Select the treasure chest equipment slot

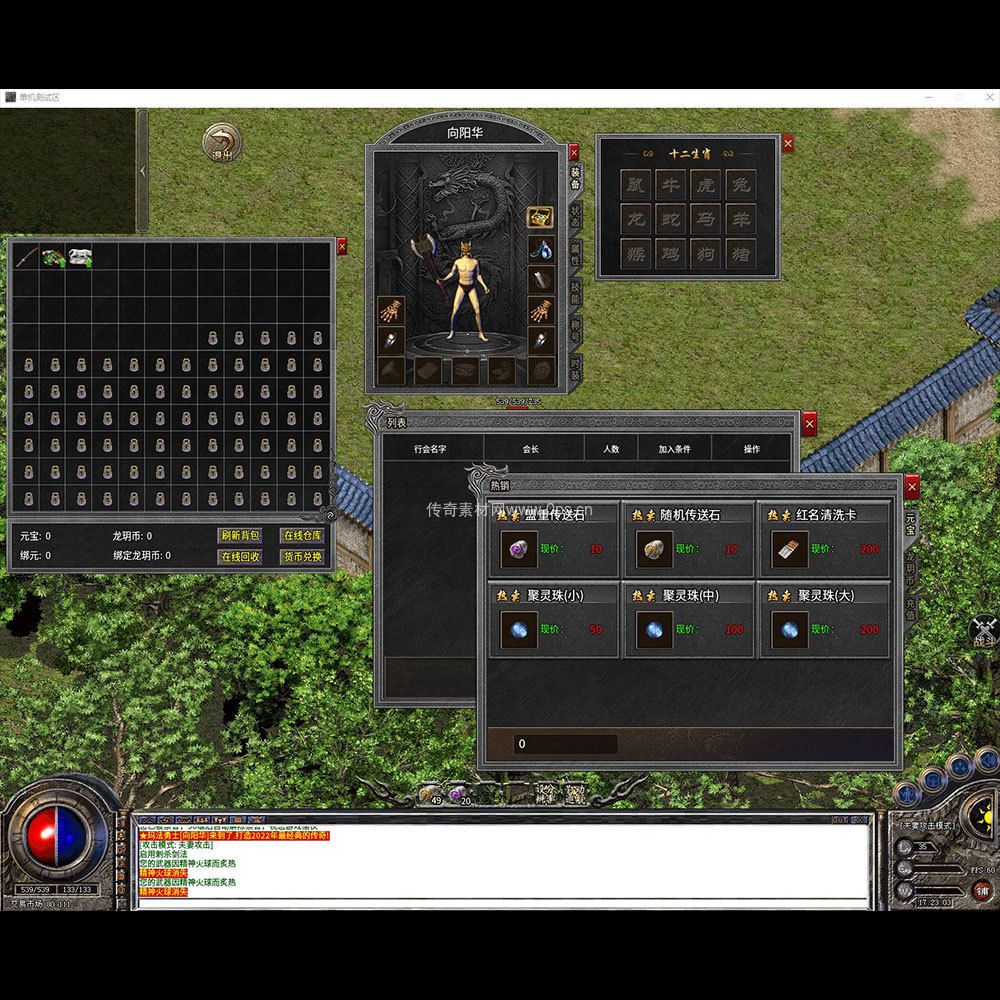[x=540, y=217]
